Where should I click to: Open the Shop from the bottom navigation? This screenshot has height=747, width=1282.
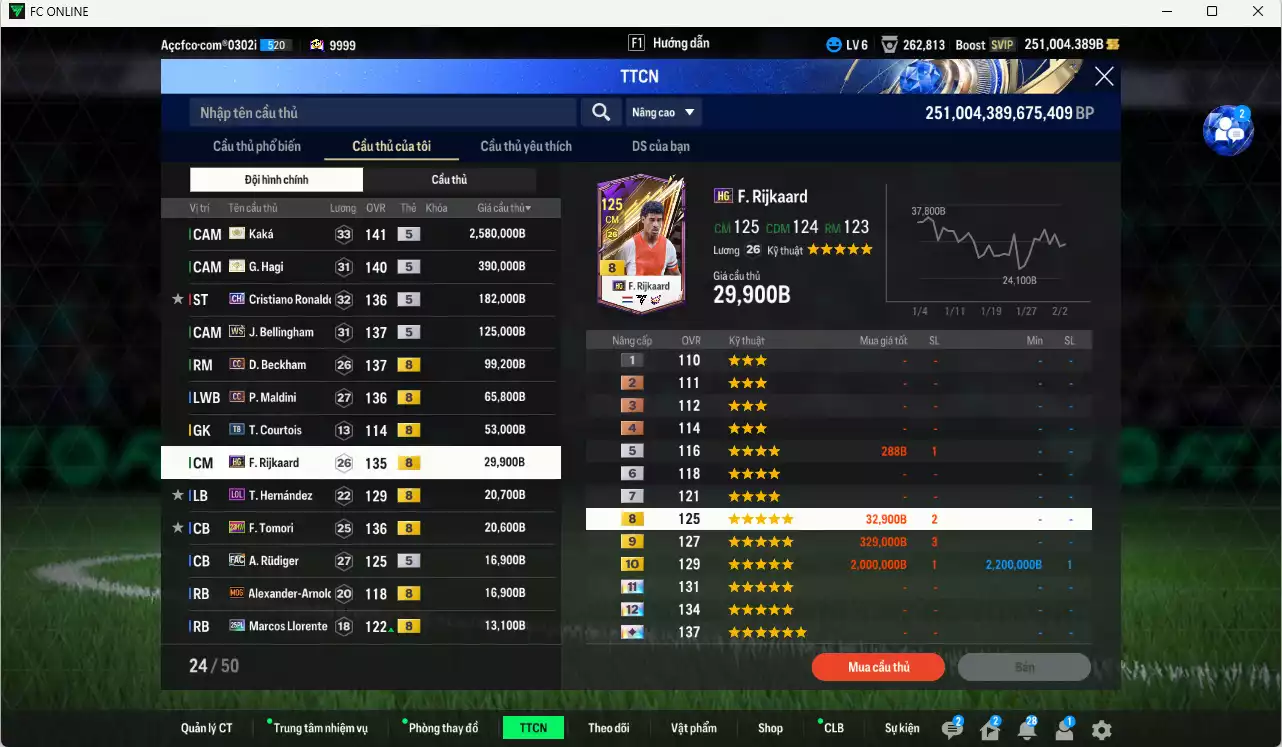(x=769, y=728)
